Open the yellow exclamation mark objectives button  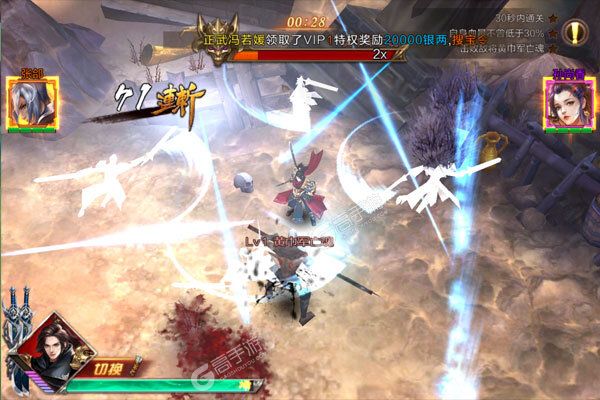tap(578, 33)
